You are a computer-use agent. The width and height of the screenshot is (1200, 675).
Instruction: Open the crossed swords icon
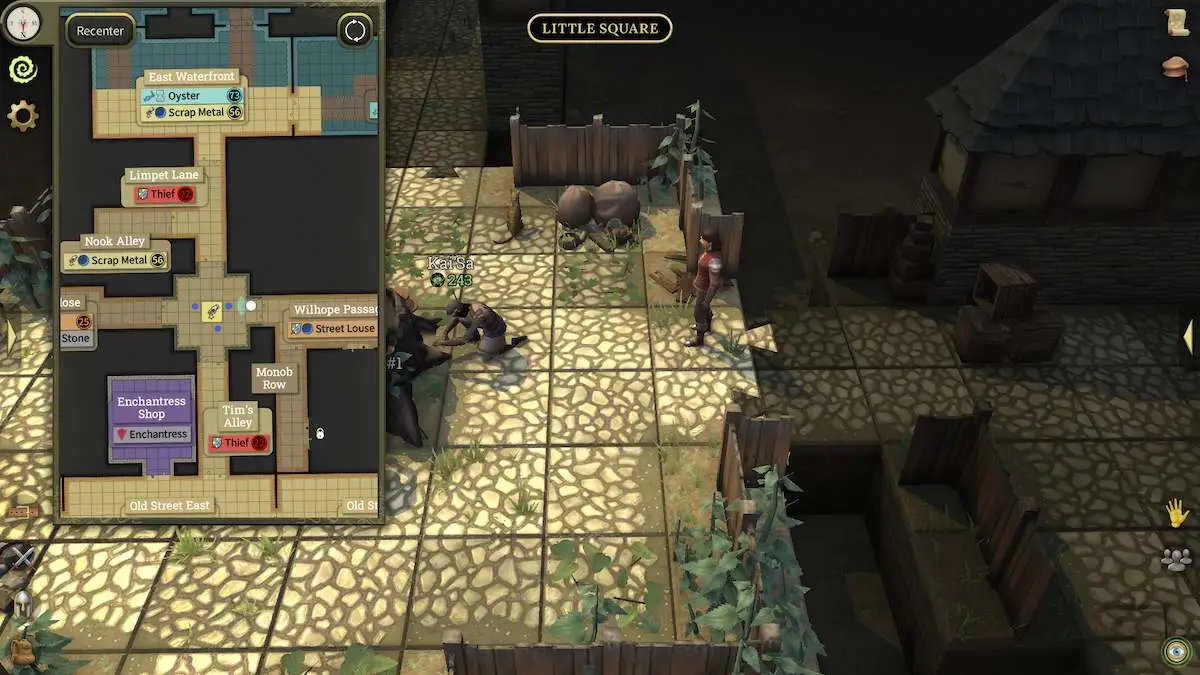click(22, 558)
